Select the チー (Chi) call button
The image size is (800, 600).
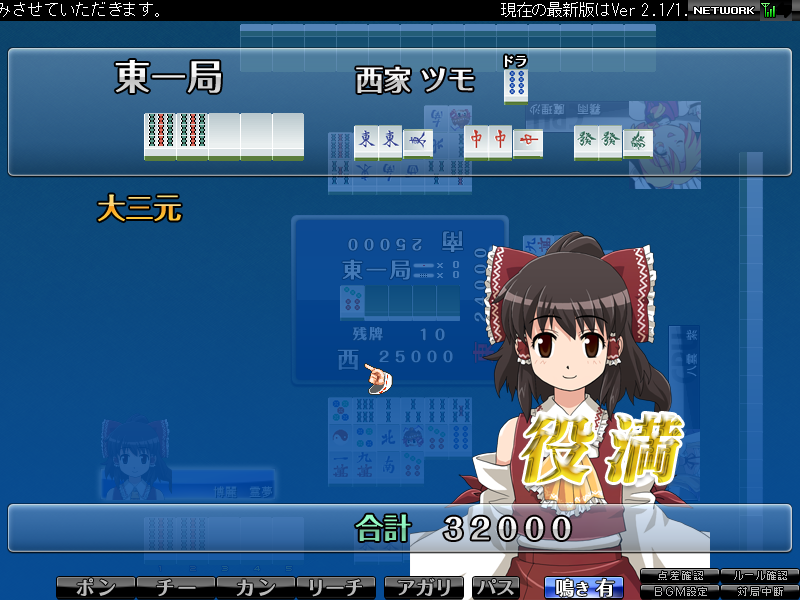(175, 588)
